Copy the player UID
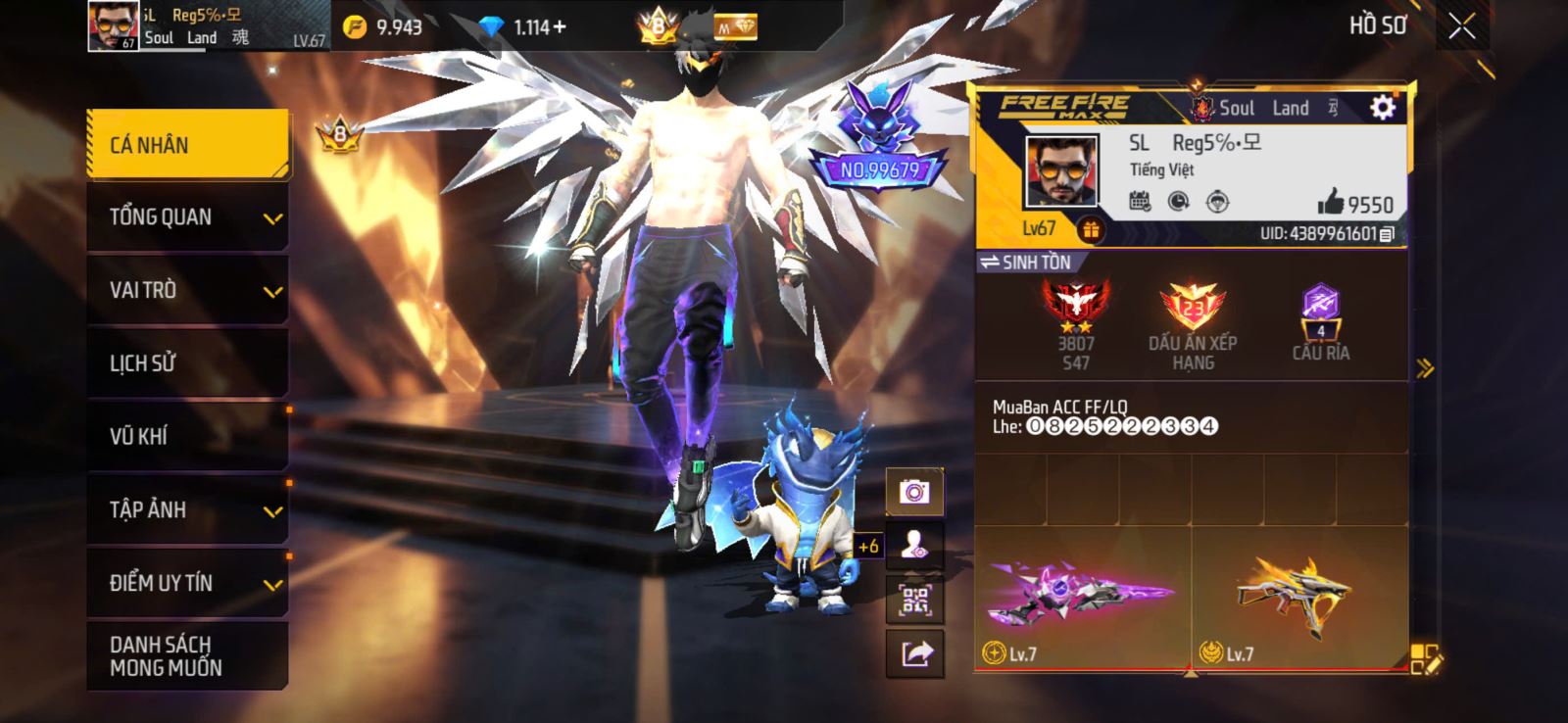 click(1387, 234)
